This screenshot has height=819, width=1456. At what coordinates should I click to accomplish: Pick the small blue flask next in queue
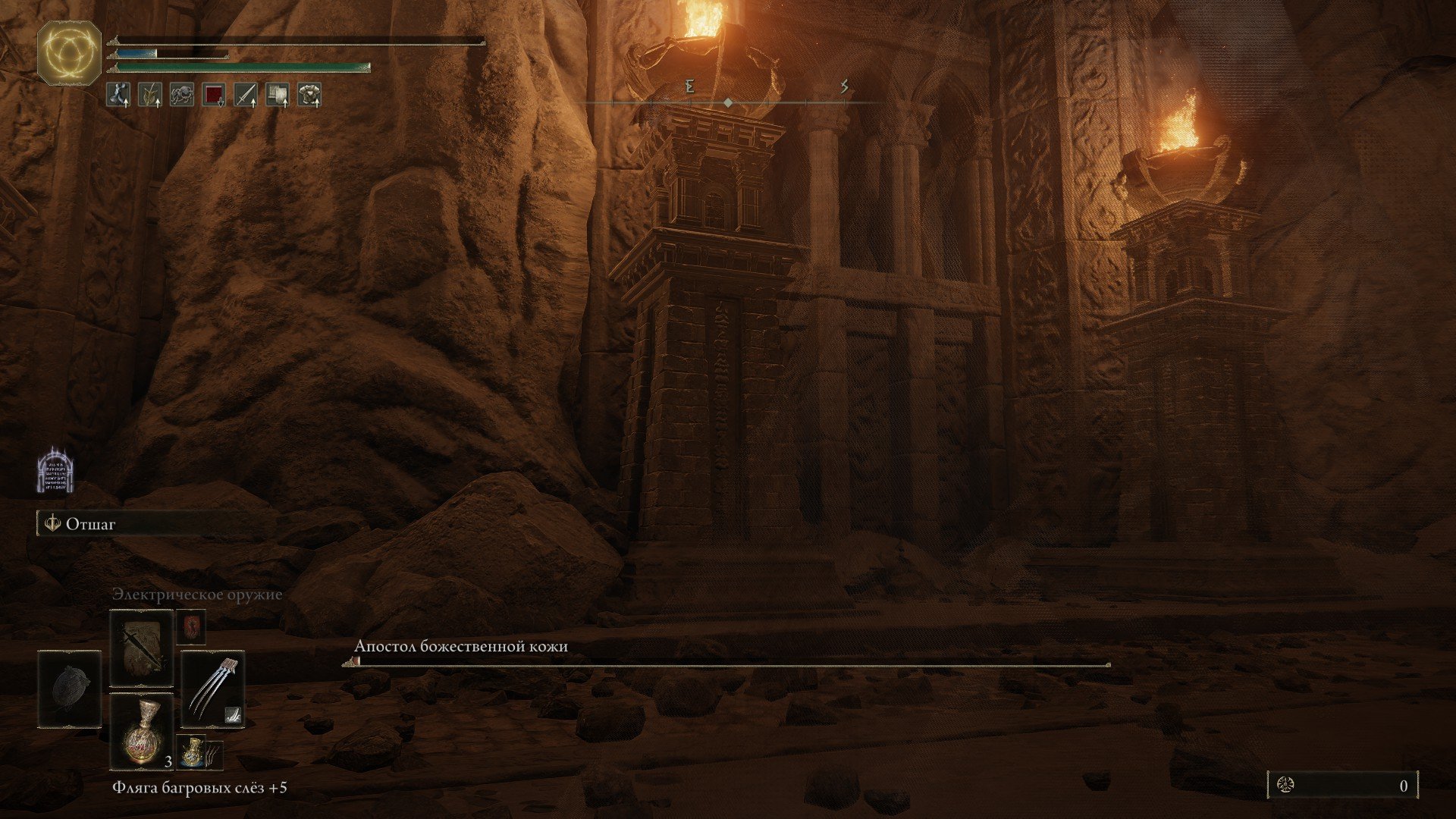(190, 751)
